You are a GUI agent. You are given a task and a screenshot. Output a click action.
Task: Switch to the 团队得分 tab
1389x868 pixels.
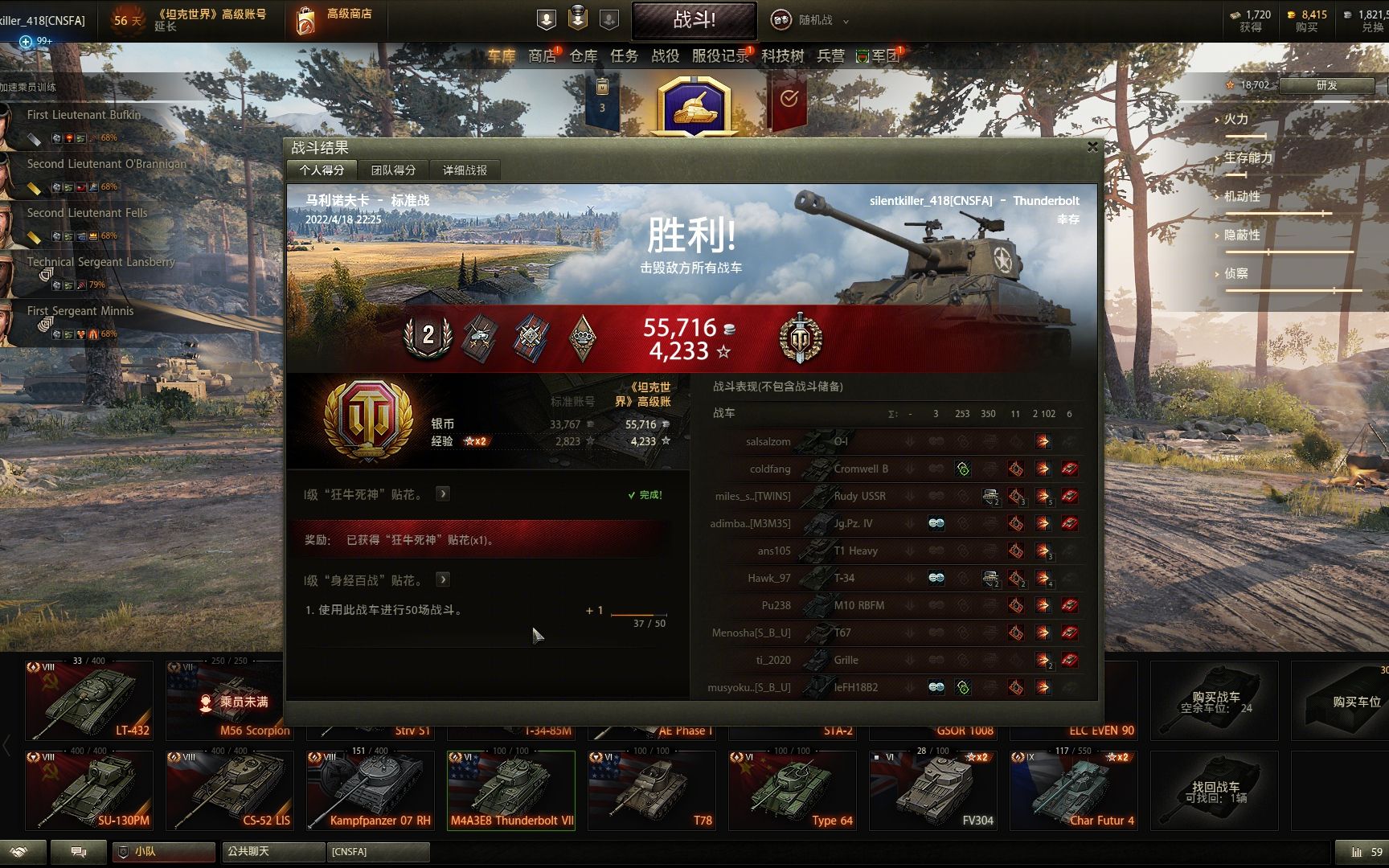393,170
